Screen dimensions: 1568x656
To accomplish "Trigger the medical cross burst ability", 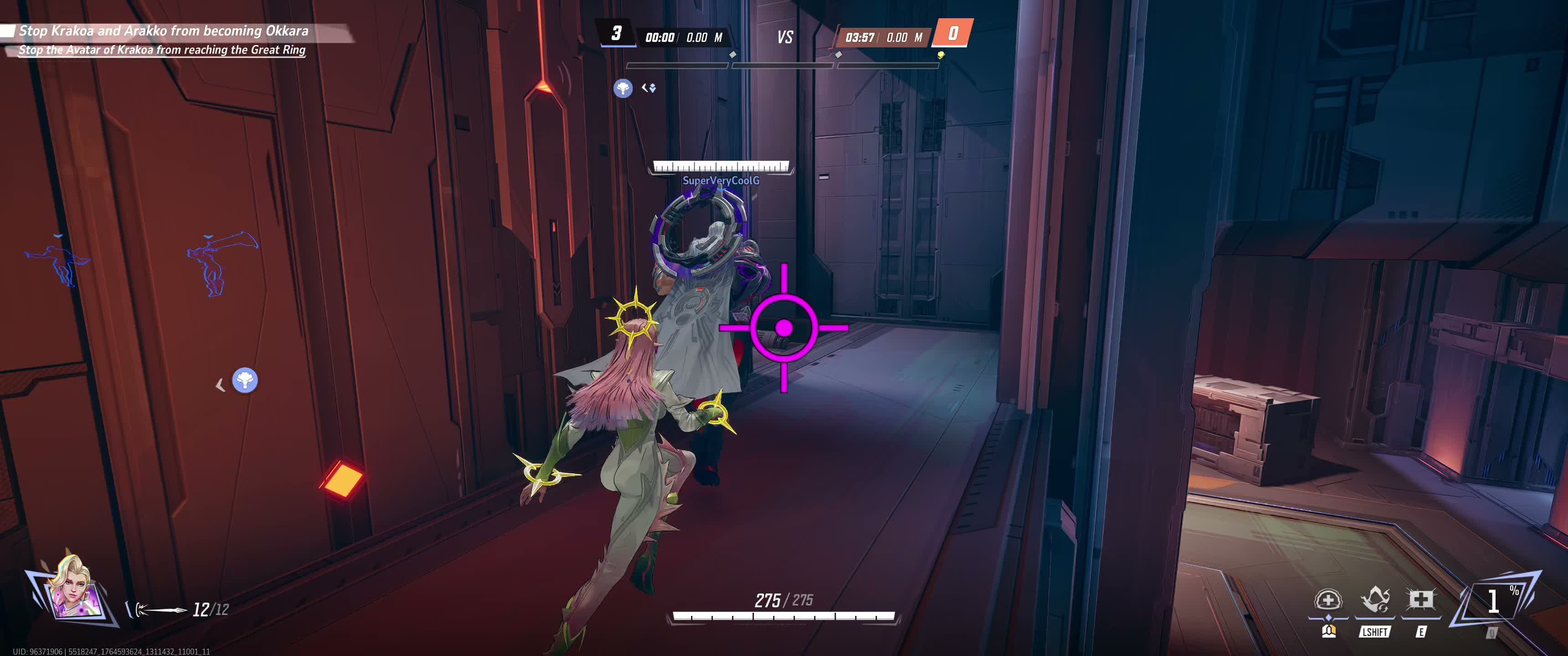I will pyautogui.click(x=1420, y=600).
